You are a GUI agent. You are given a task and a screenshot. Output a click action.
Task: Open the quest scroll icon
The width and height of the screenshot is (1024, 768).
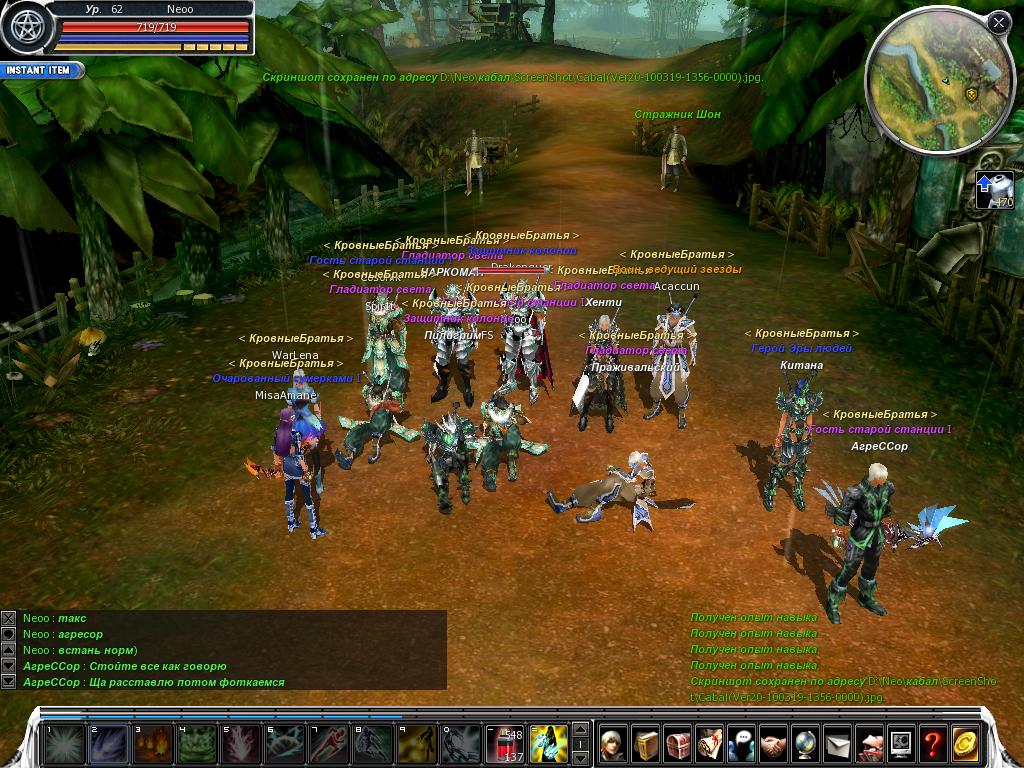710,744
